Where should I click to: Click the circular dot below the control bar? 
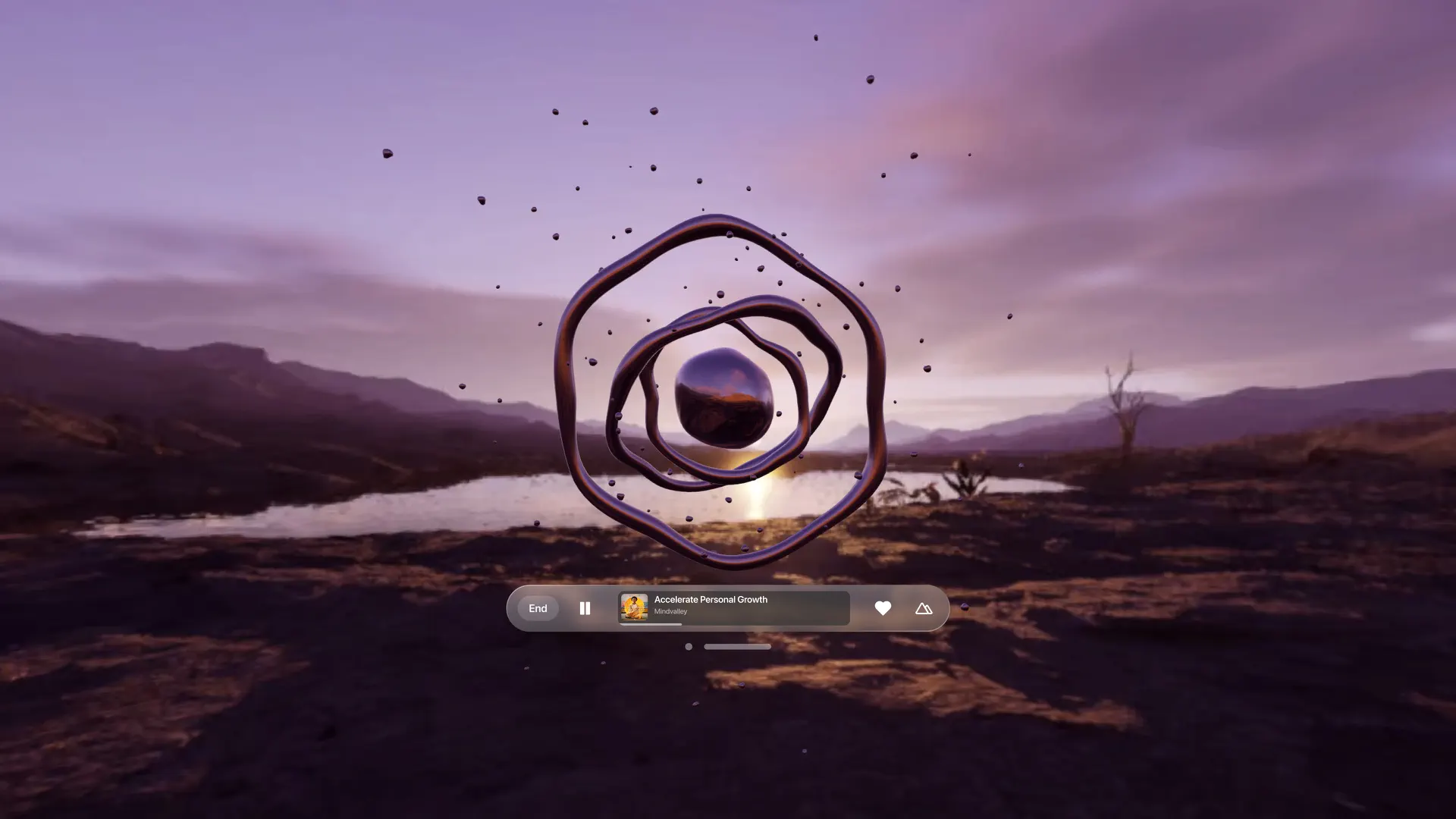coord(689,646)
